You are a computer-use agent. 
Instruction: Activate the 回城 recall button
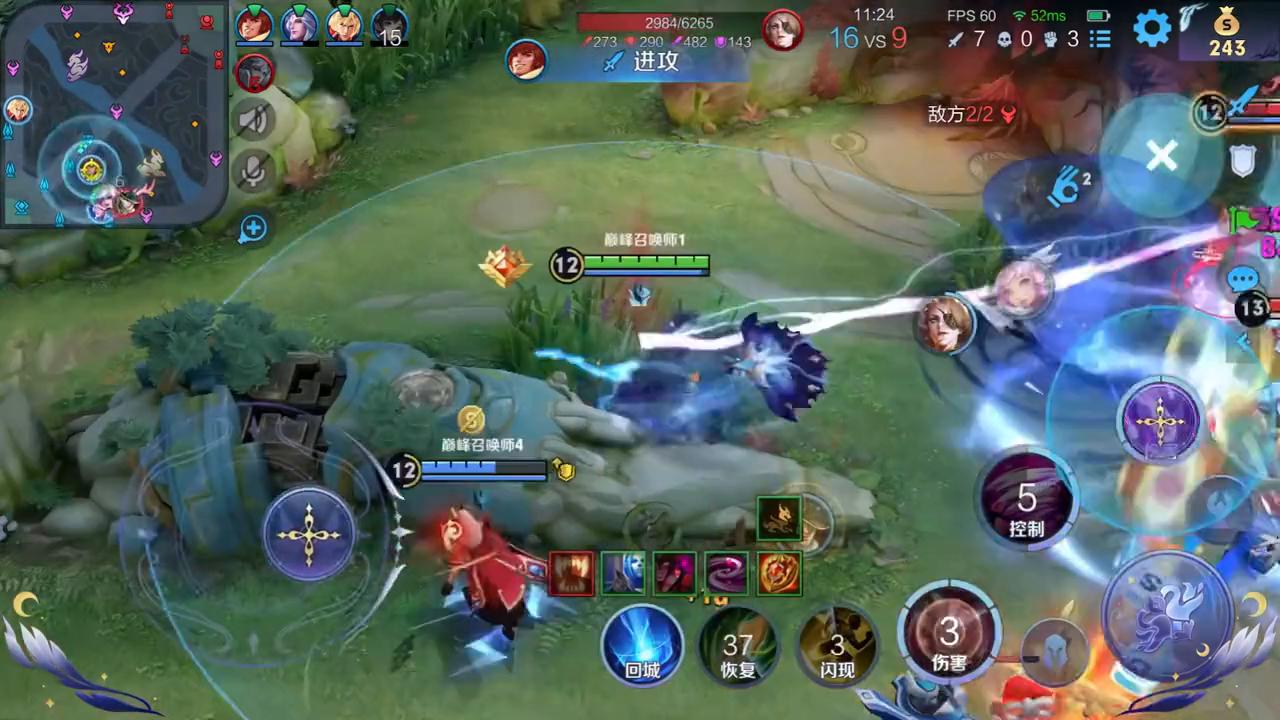coord(643,645)
